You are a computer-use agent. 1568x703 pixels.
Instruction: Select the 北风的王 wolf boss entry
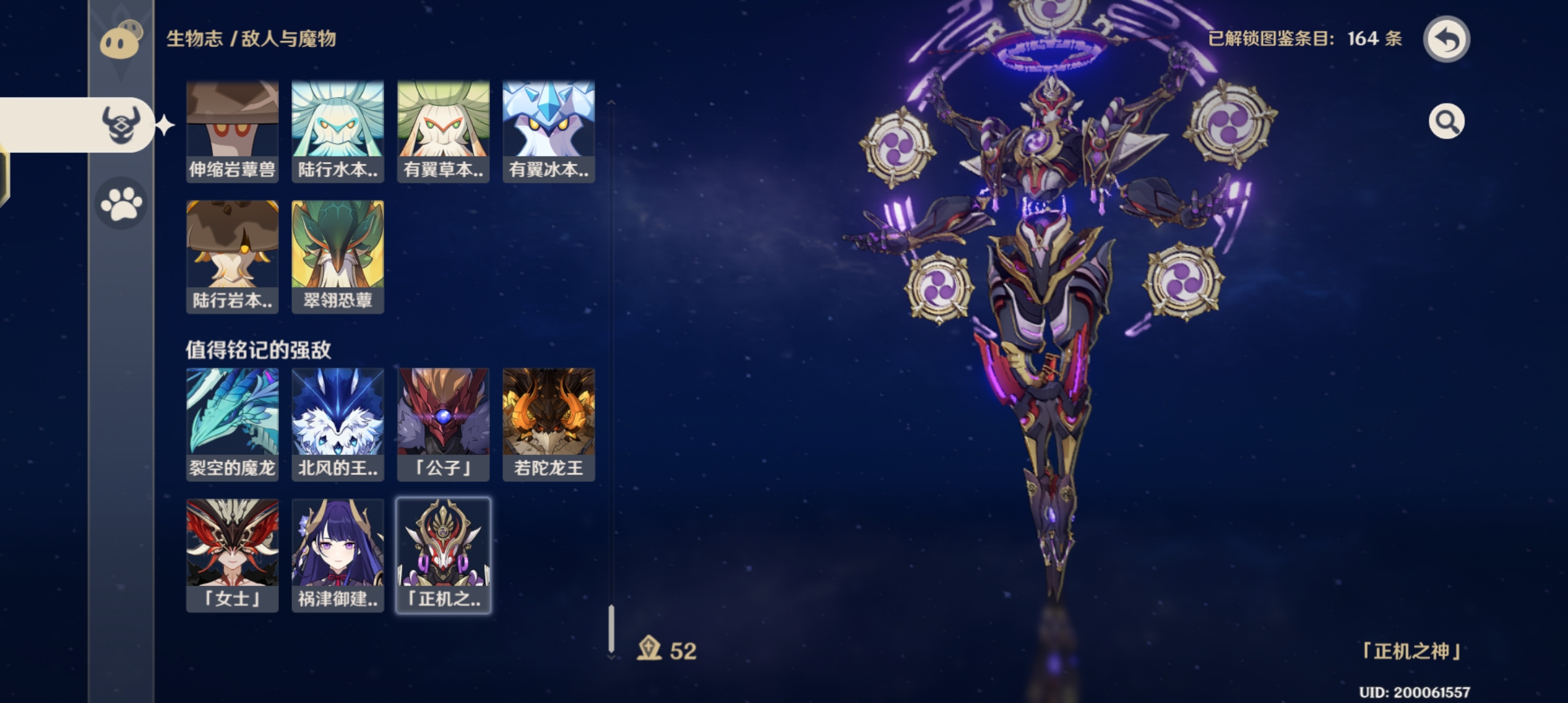pos(338,424)
